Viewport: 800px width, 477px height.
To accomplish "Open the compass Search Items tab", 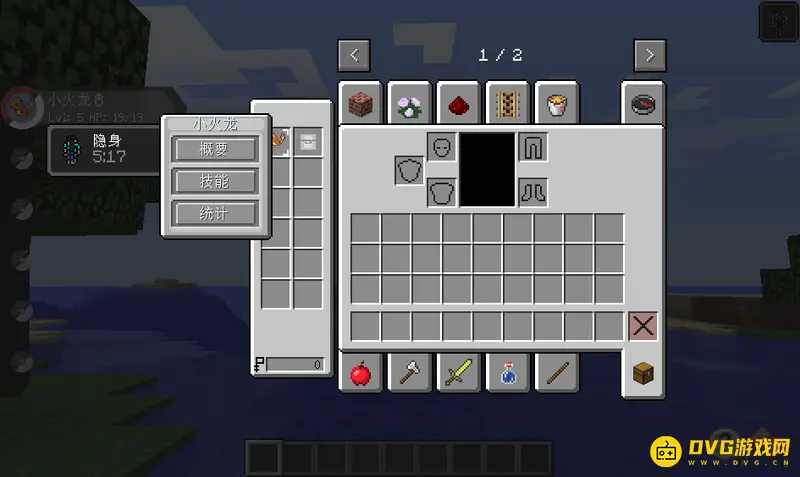I will click(643, 103).
